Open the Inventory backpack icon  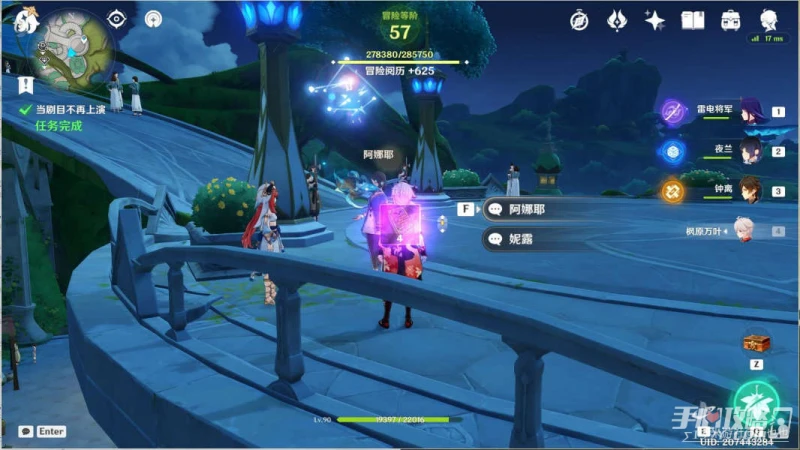(731, 20)
